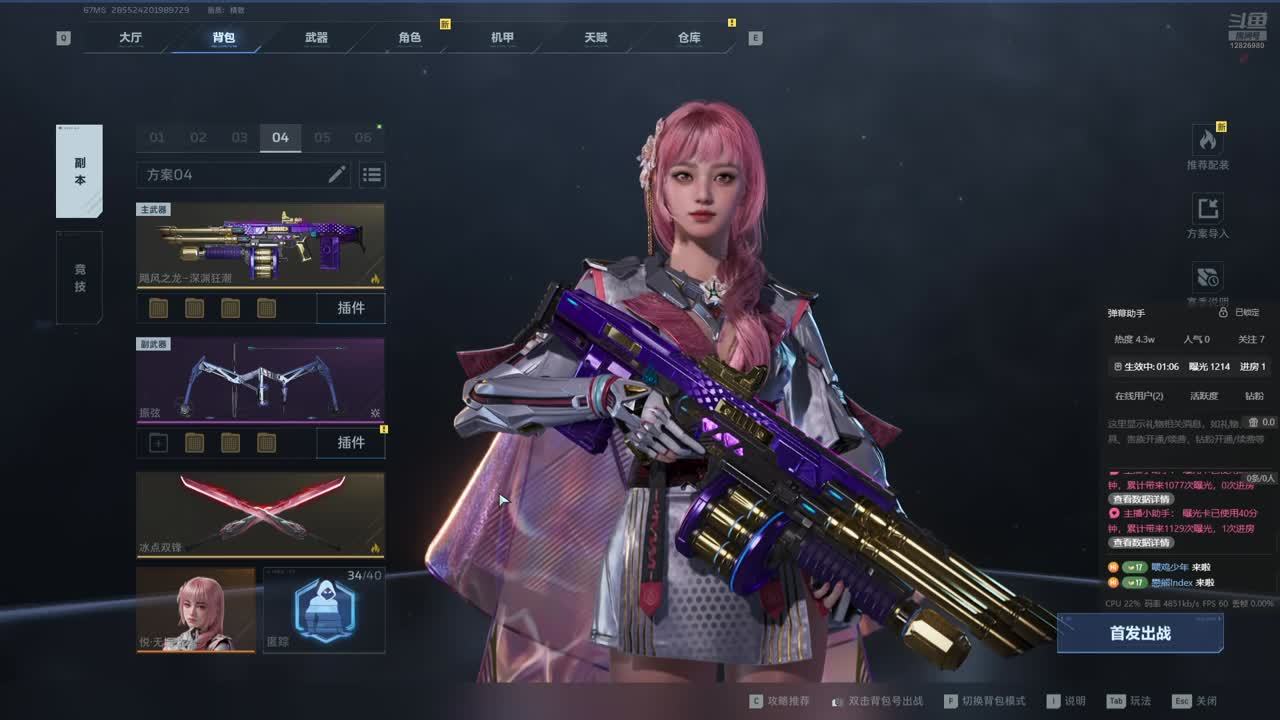Rename loadout with the pencil icon
The width and height of the screenshot is (1280, 720).
(337, 175)
